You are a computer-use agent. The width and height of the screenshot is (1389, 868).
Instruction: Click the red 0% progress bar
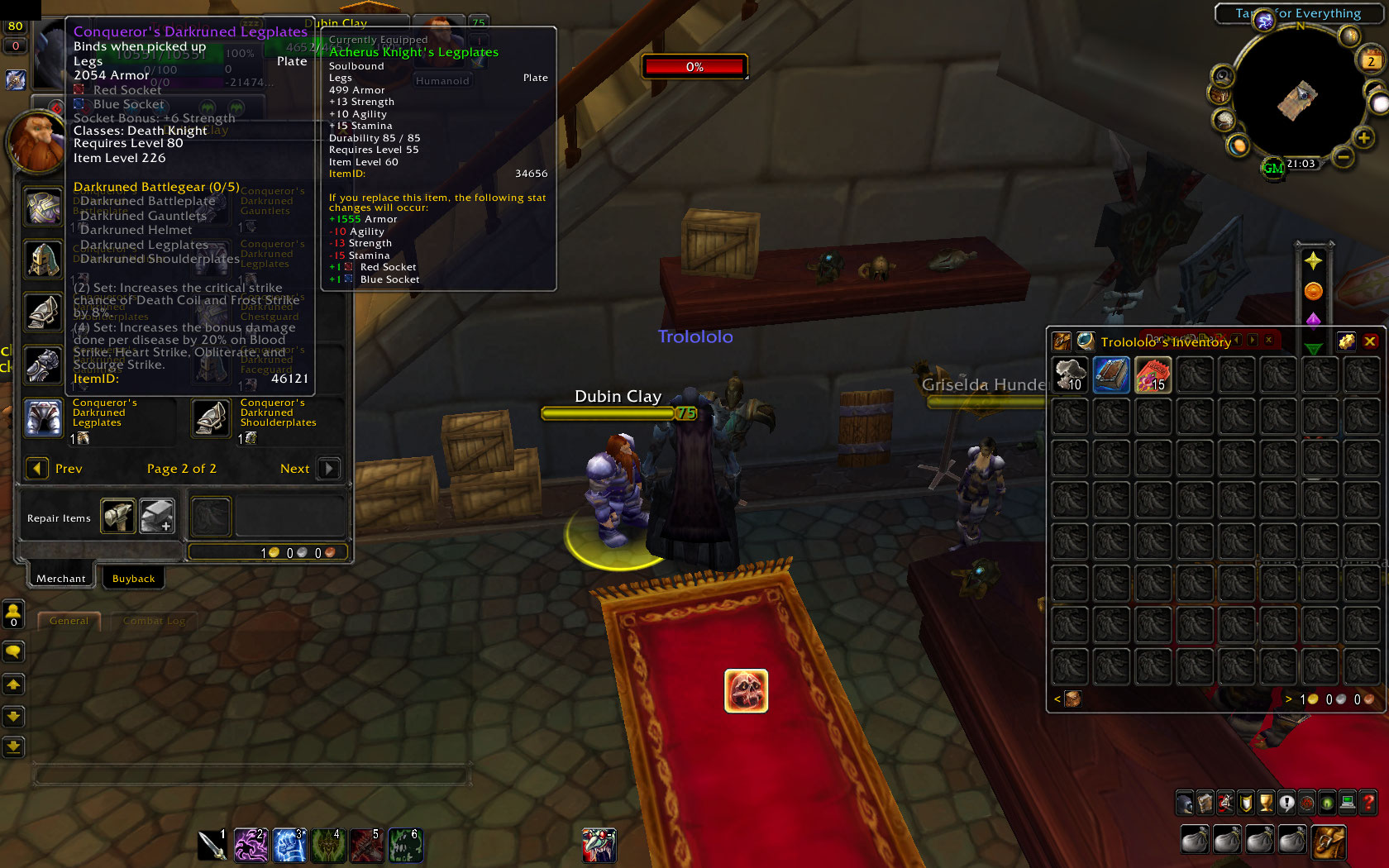click(x=694, y=66)
